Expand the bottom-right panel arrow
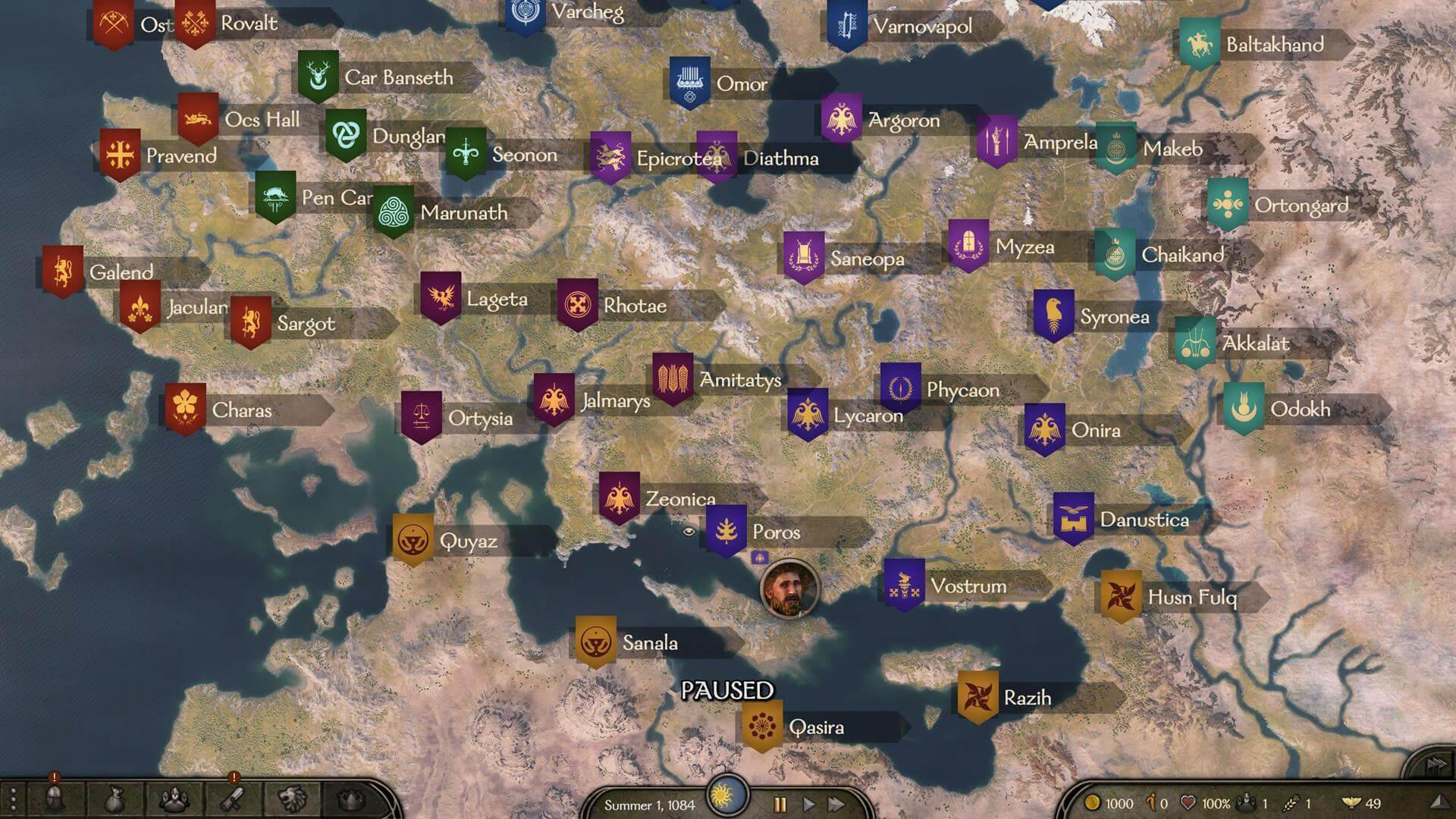Viewport: 1456px width, 819px height. click(x=1441, y=802)
